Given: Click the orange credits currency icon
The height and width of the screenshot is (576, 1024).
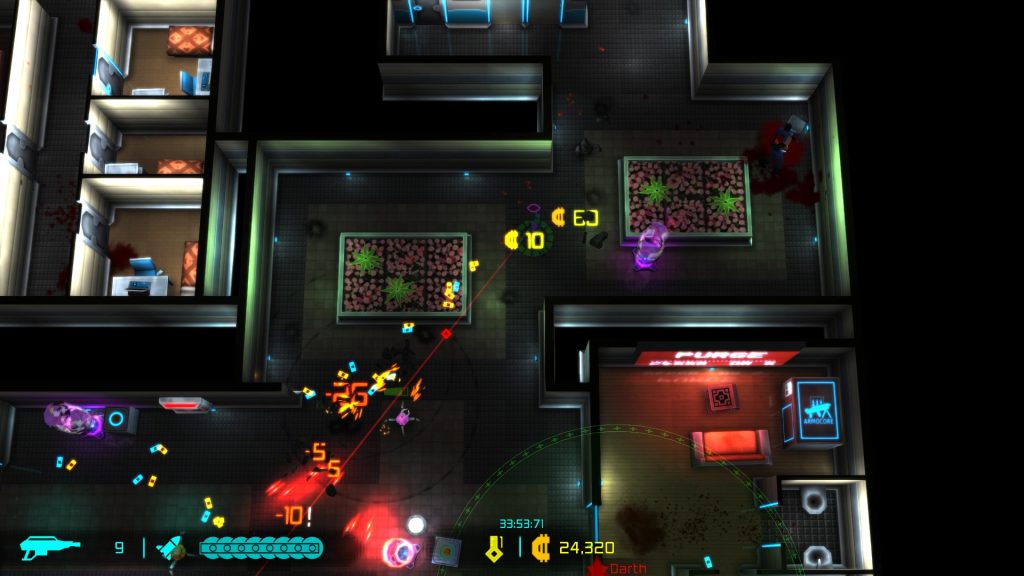Looking at the screenshot, I should [x=541, y=548].
